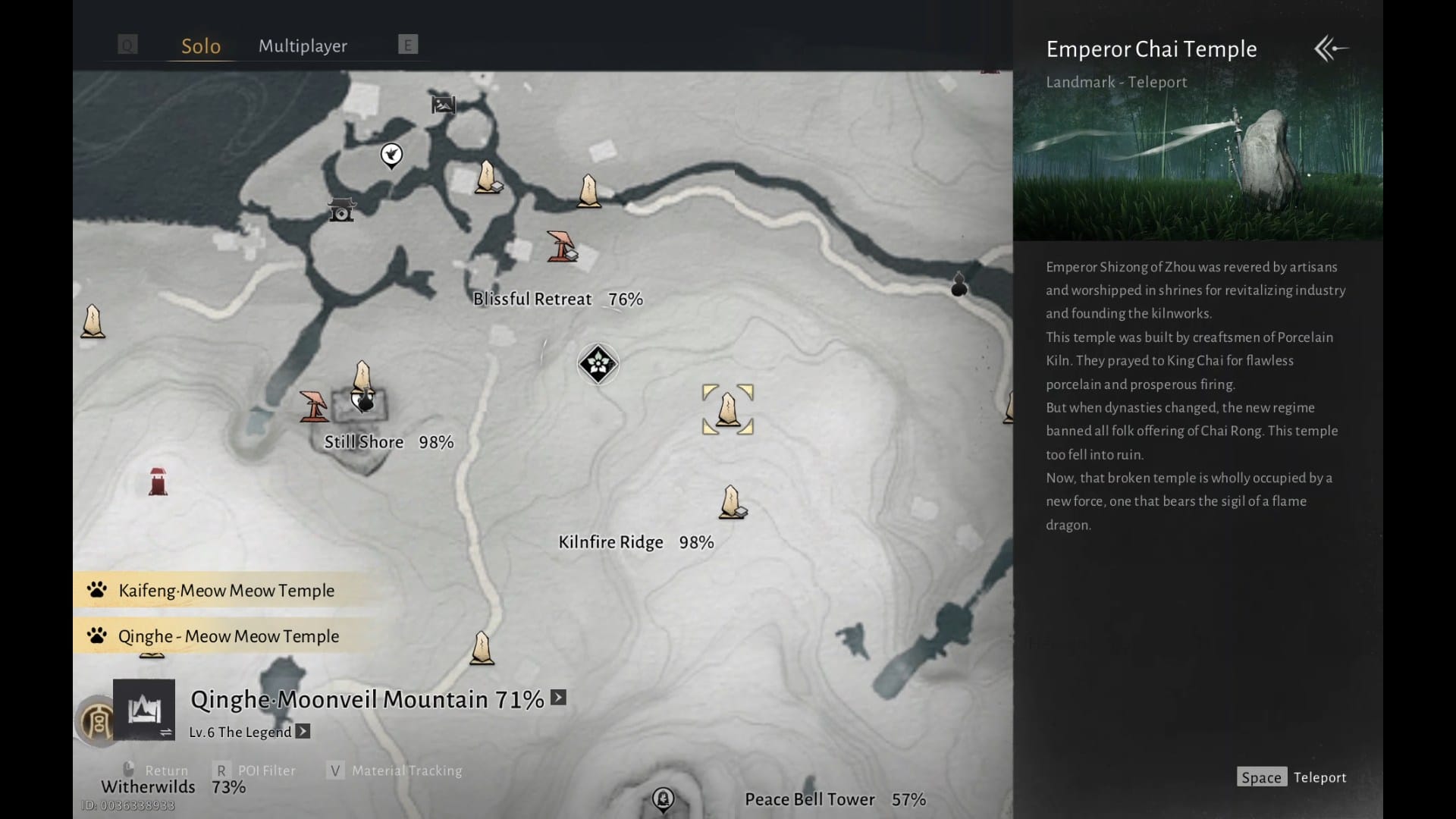Select the highlighted Emperor Chai Temple marker

[x=728, y=409]
